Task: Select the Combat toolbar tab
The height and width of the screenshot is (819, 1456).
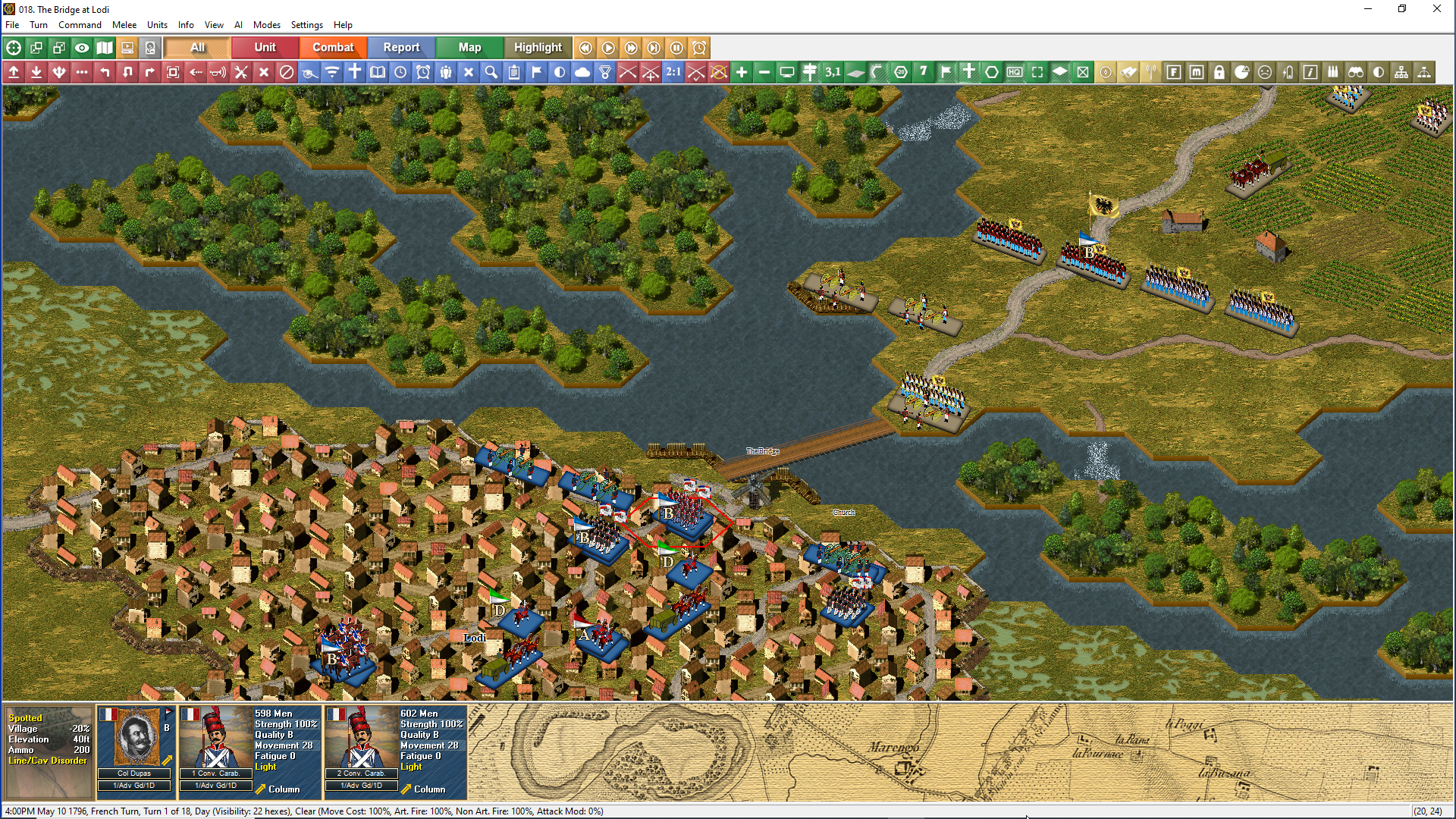Action: pos(333,47)
